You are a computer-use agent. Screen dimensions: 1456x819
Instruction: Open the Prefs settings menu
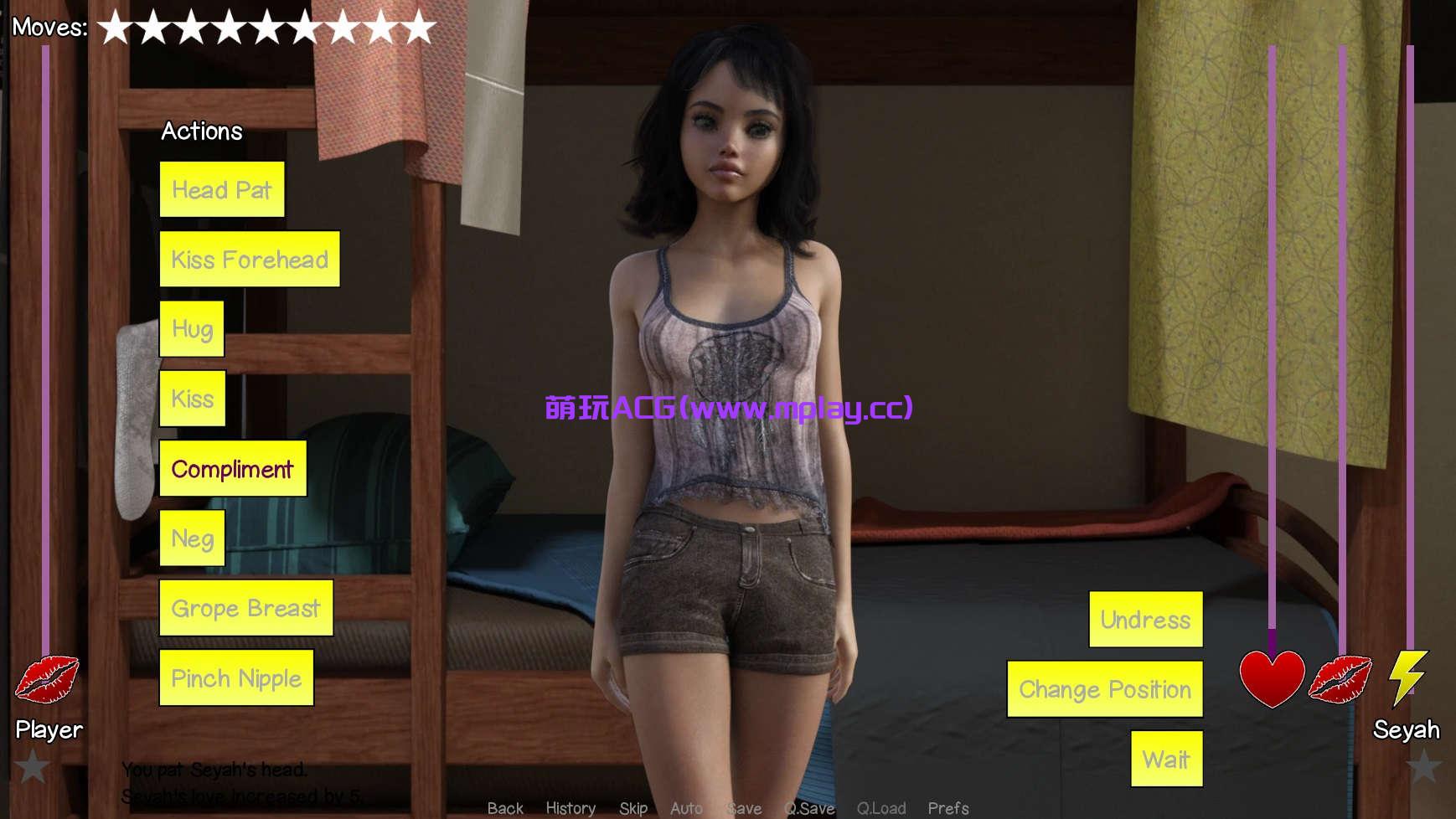(947, 808)
